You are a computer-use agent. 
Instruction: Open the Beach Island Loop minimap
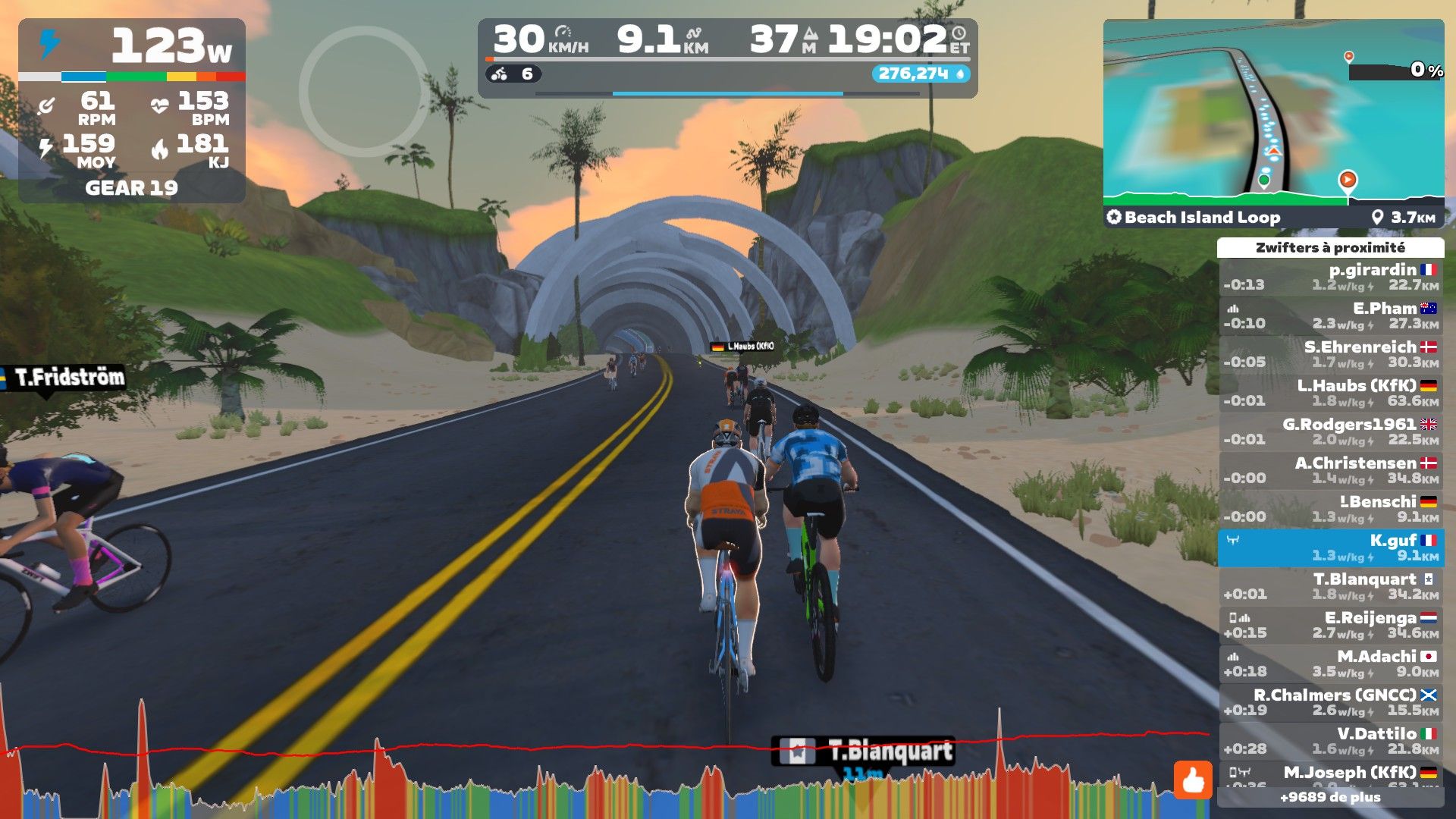coord(1272,123)
